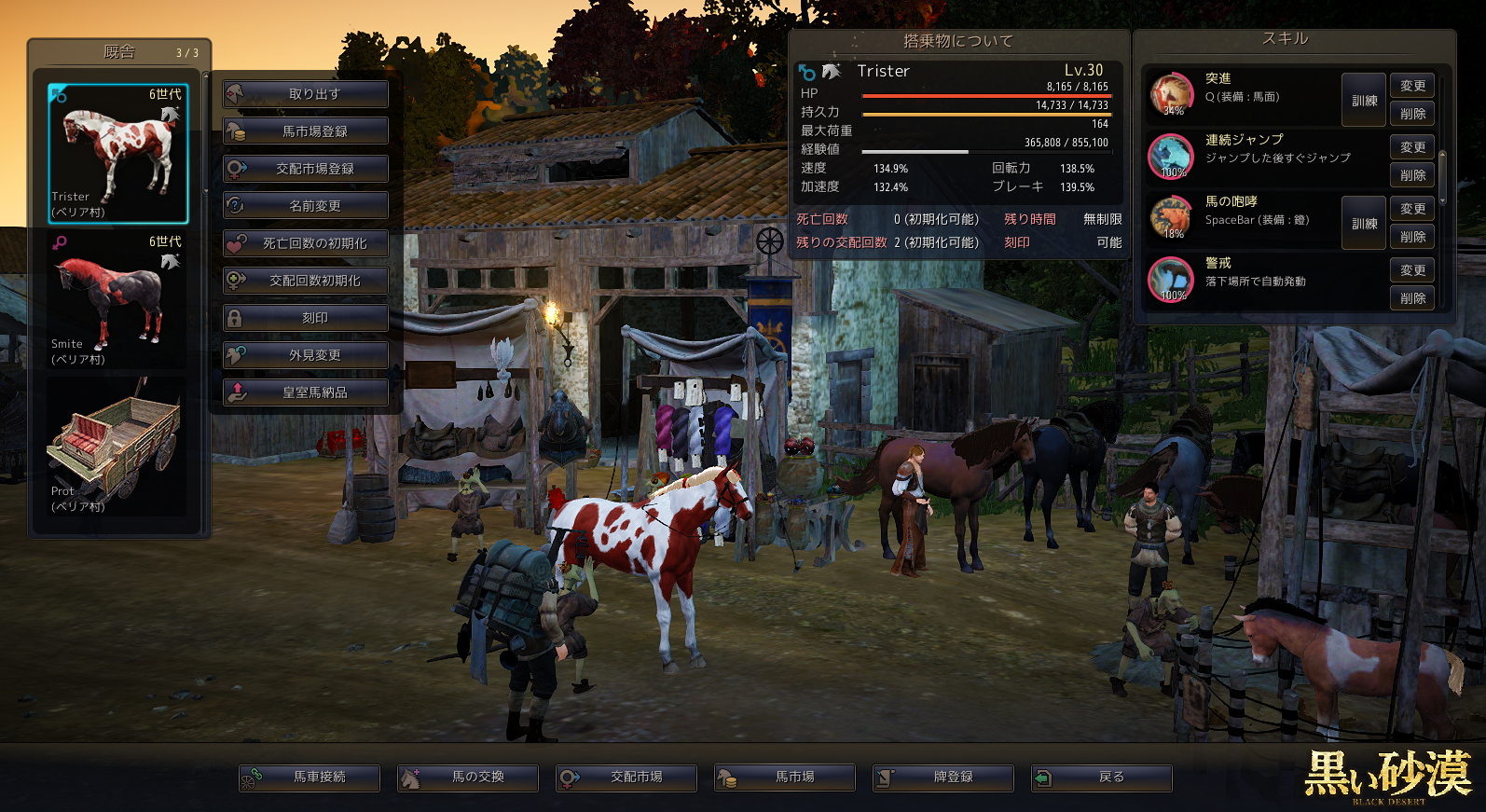Image resolution: width=1486 pixels, height=812 pixels.
Task: Open 馬市場登録 horse market registration
Action: coord(306,131)
